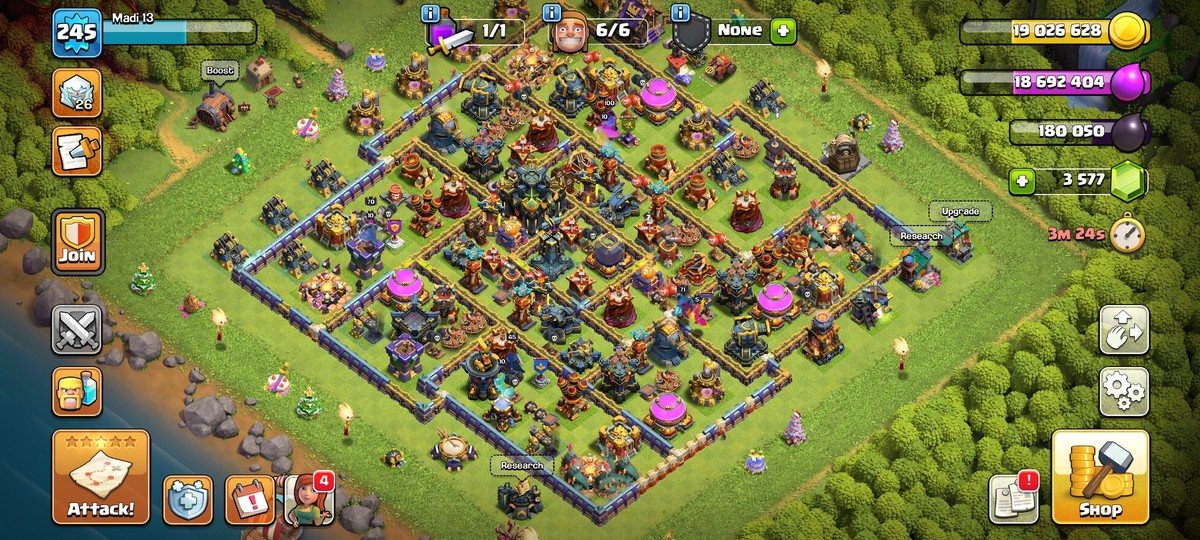Click the level 245 experience badge
This screenshot has height=540, width=1200.
(x=77, y=33)
